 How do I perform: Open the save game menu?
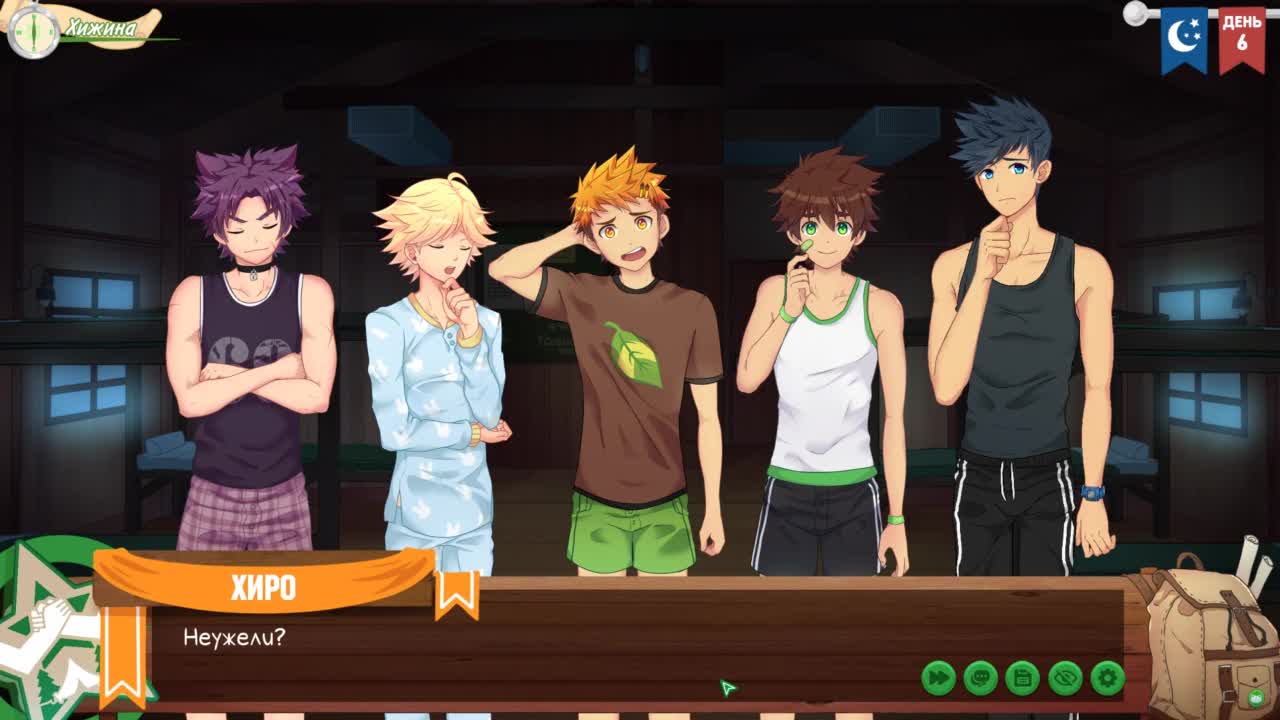pyautogui.click(x=1022, y=678)
